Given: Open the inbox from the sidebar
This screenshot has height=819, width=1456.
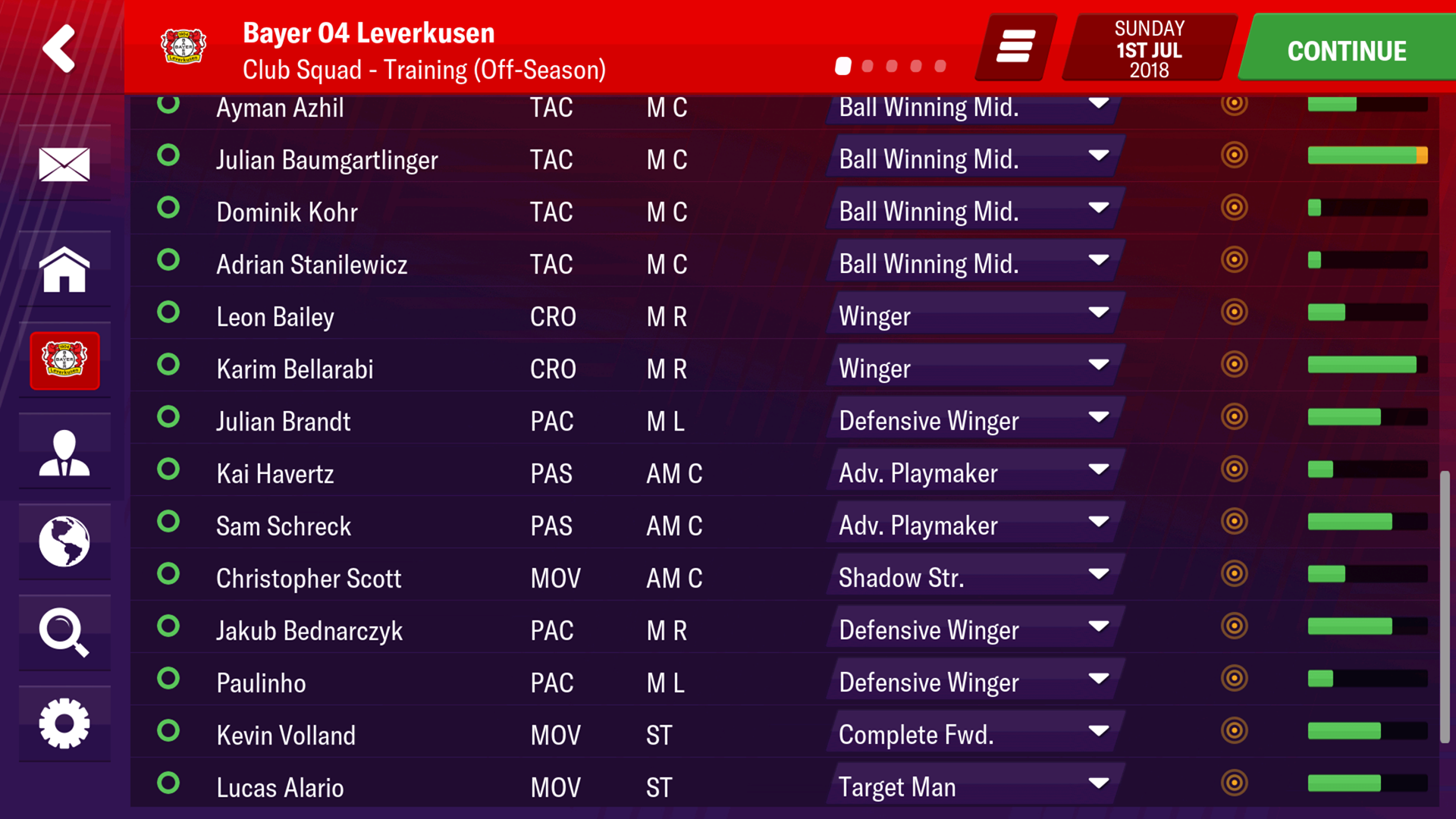Looking at the screenshot, I should pyautogui.click(x=64, y=163).
